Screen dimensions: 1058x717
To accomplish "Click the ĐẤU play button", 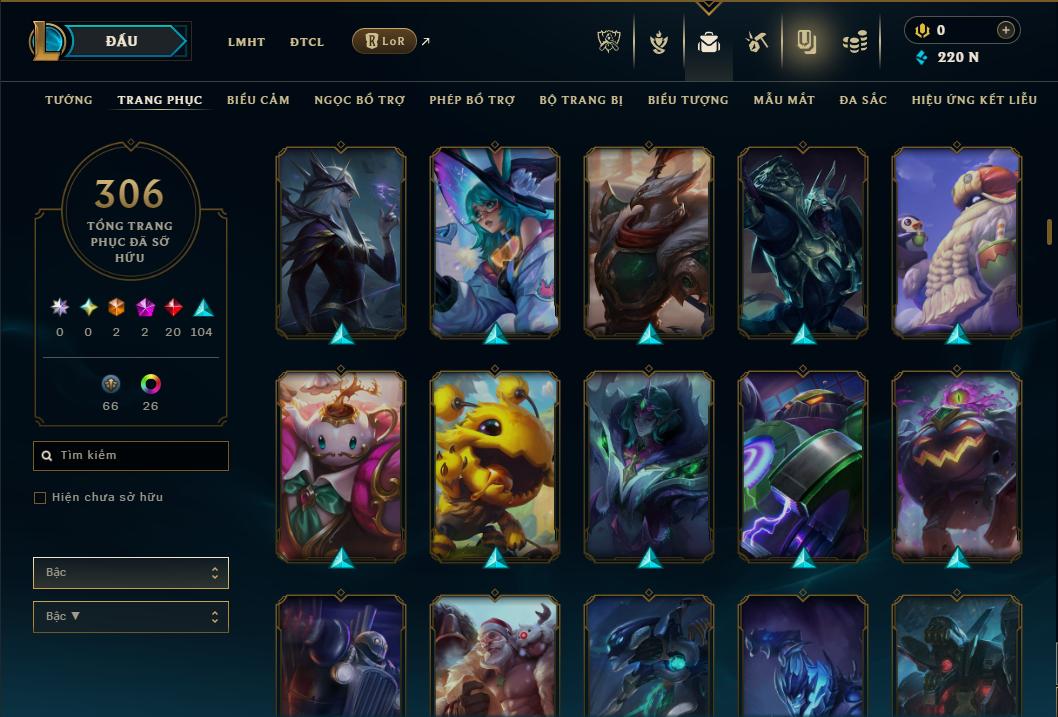I will click(x=122, y=41).
